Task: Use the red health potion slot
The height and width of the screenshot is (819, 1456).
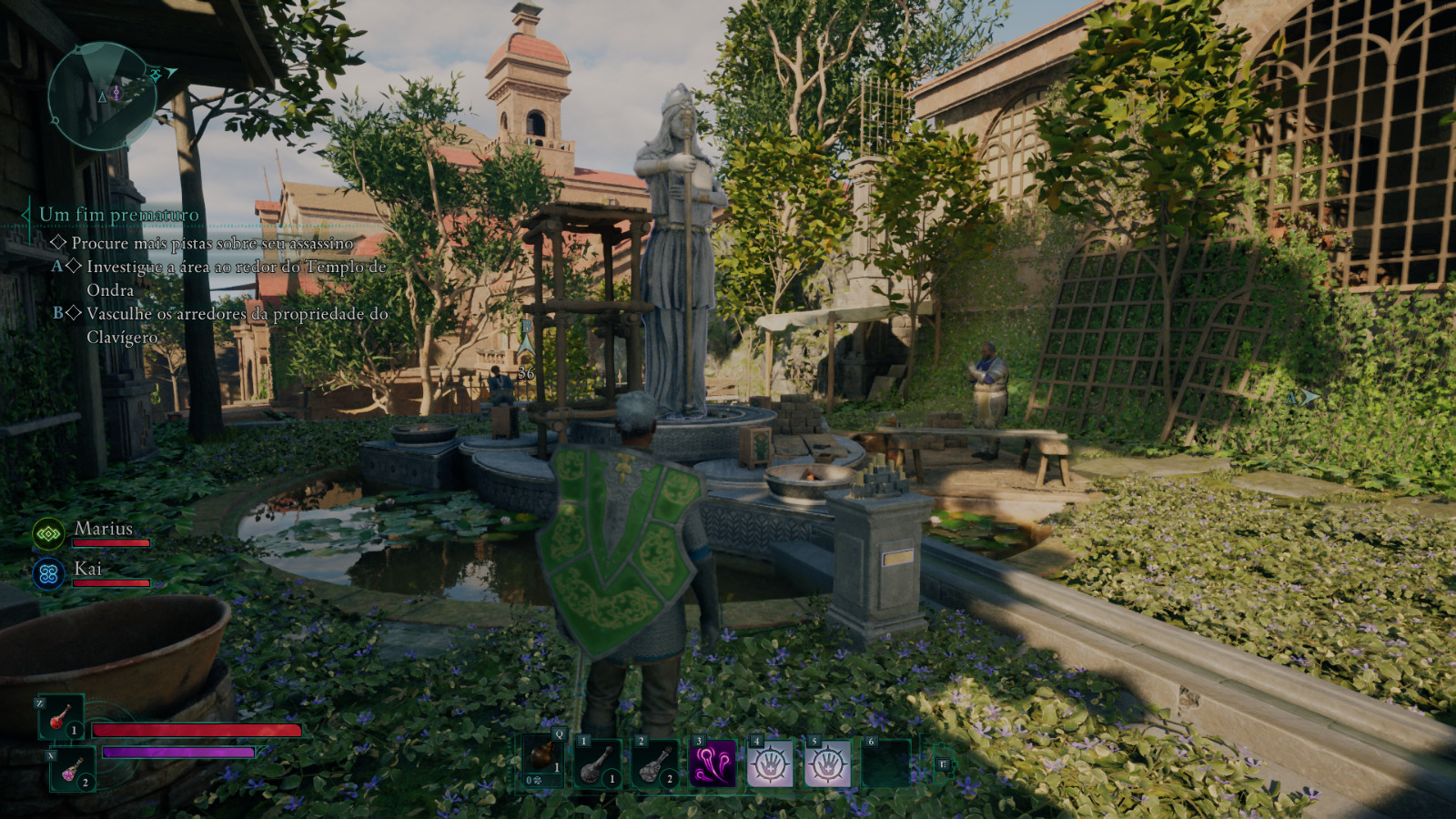Action: click(x=61, y=717)
